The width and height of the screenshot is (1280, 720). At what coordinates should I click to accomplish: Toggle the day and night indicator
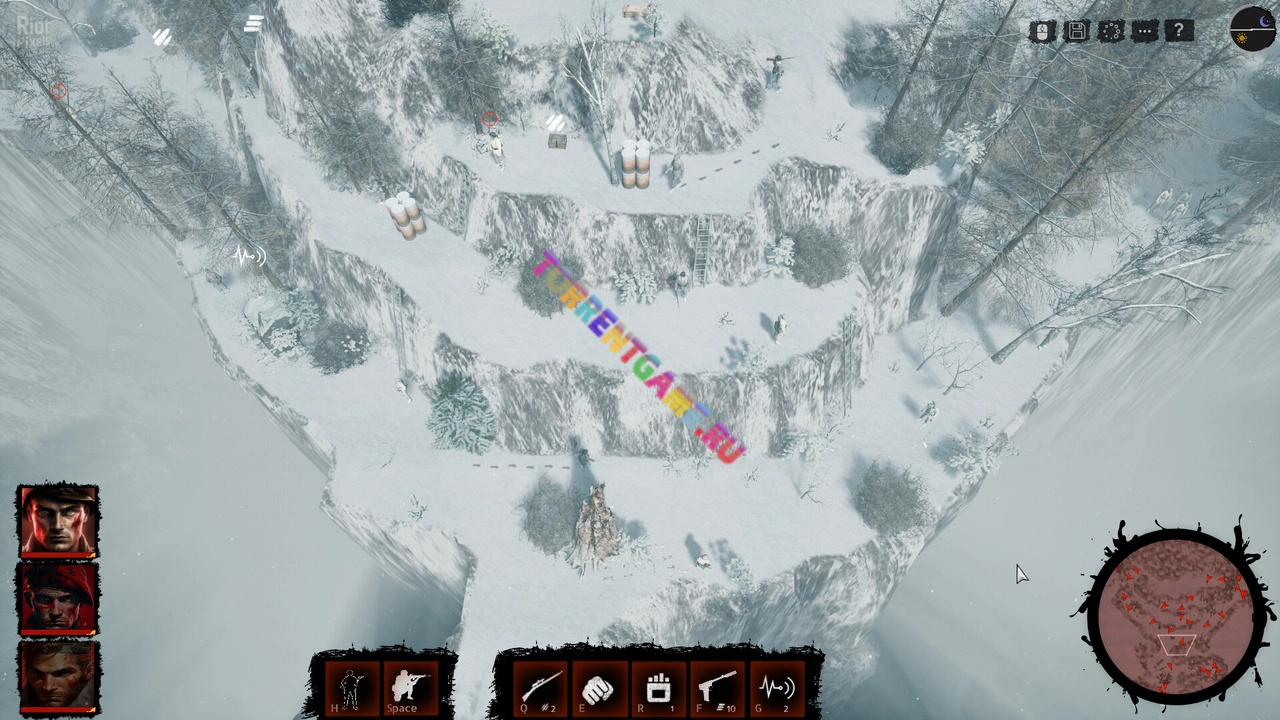[1252, 29]
